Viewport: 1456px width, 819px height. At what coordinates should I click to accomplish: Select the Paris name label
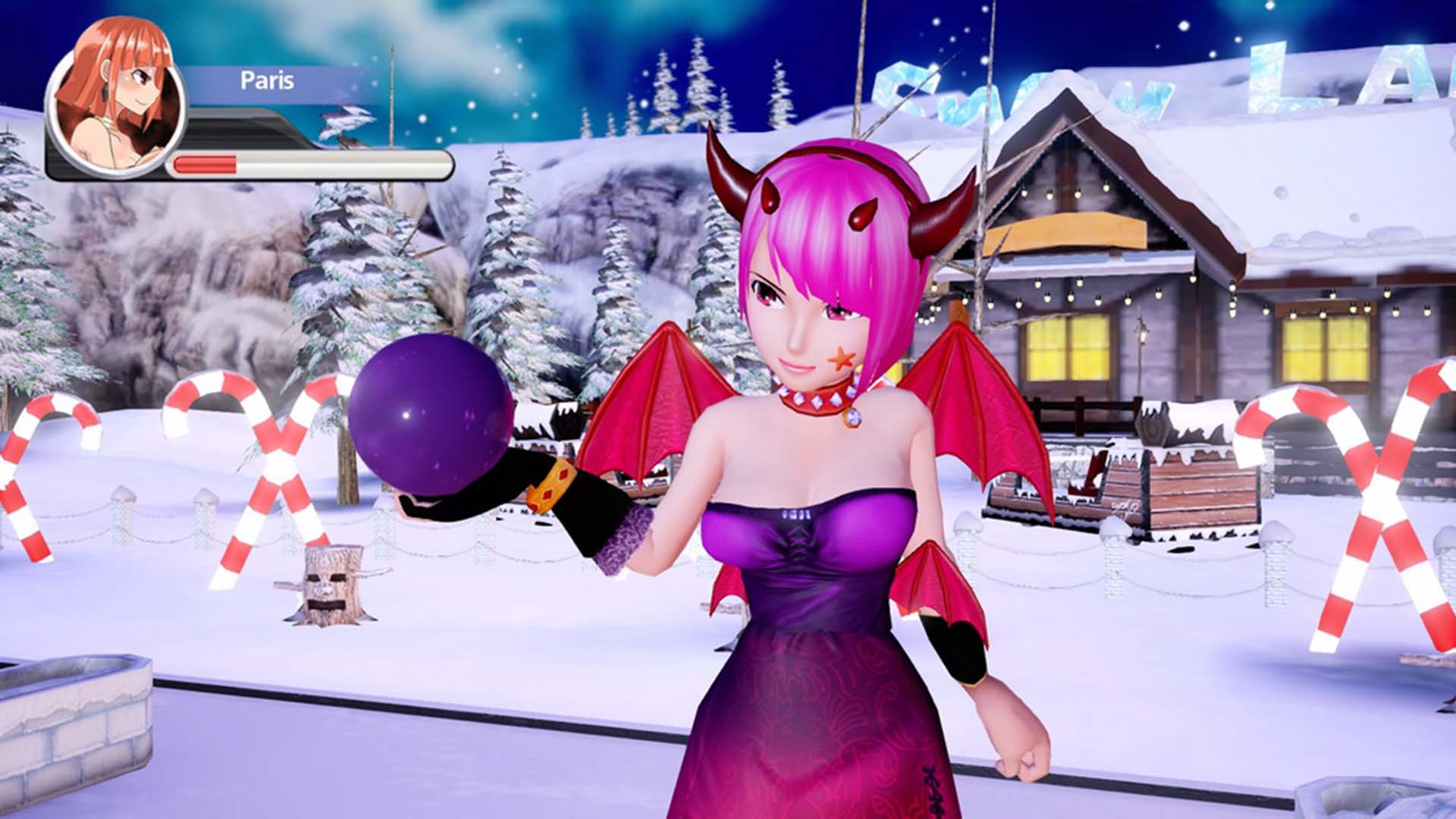[x=267, y=80]
